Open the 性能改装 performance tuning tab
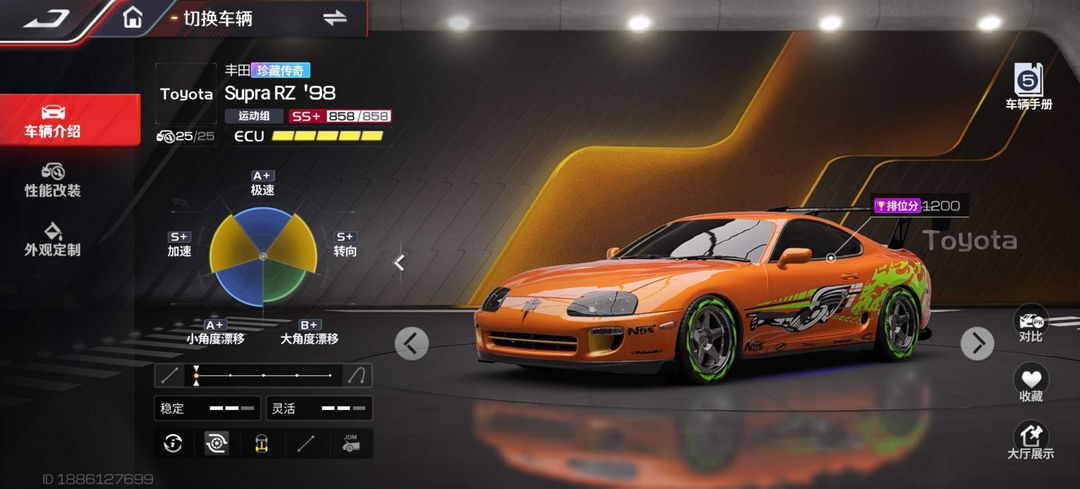The image size is (1080, 489). (x=53, y=180)
